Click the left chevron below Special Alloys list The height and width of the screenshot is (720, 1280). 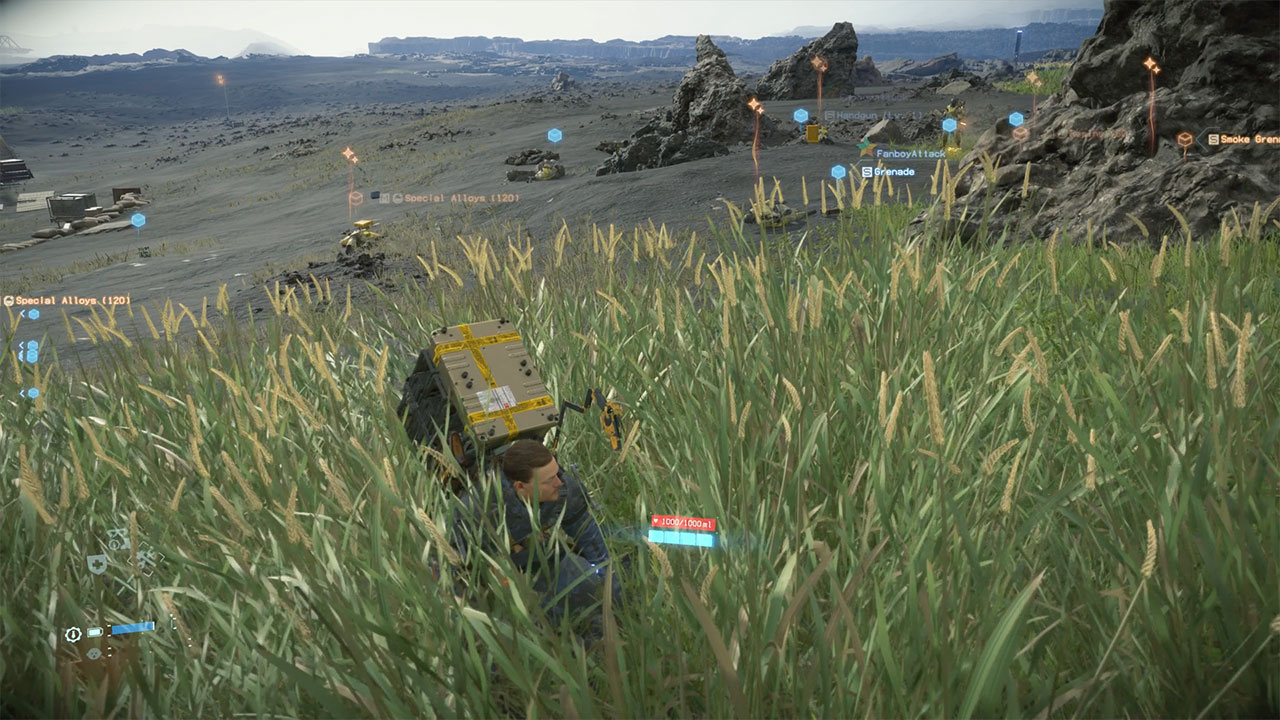tap(21, 344)
